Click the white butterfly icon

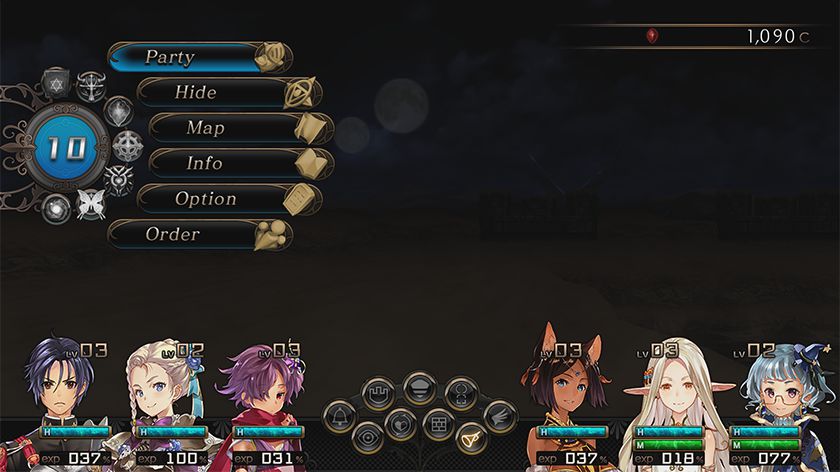tap(92, 204)
